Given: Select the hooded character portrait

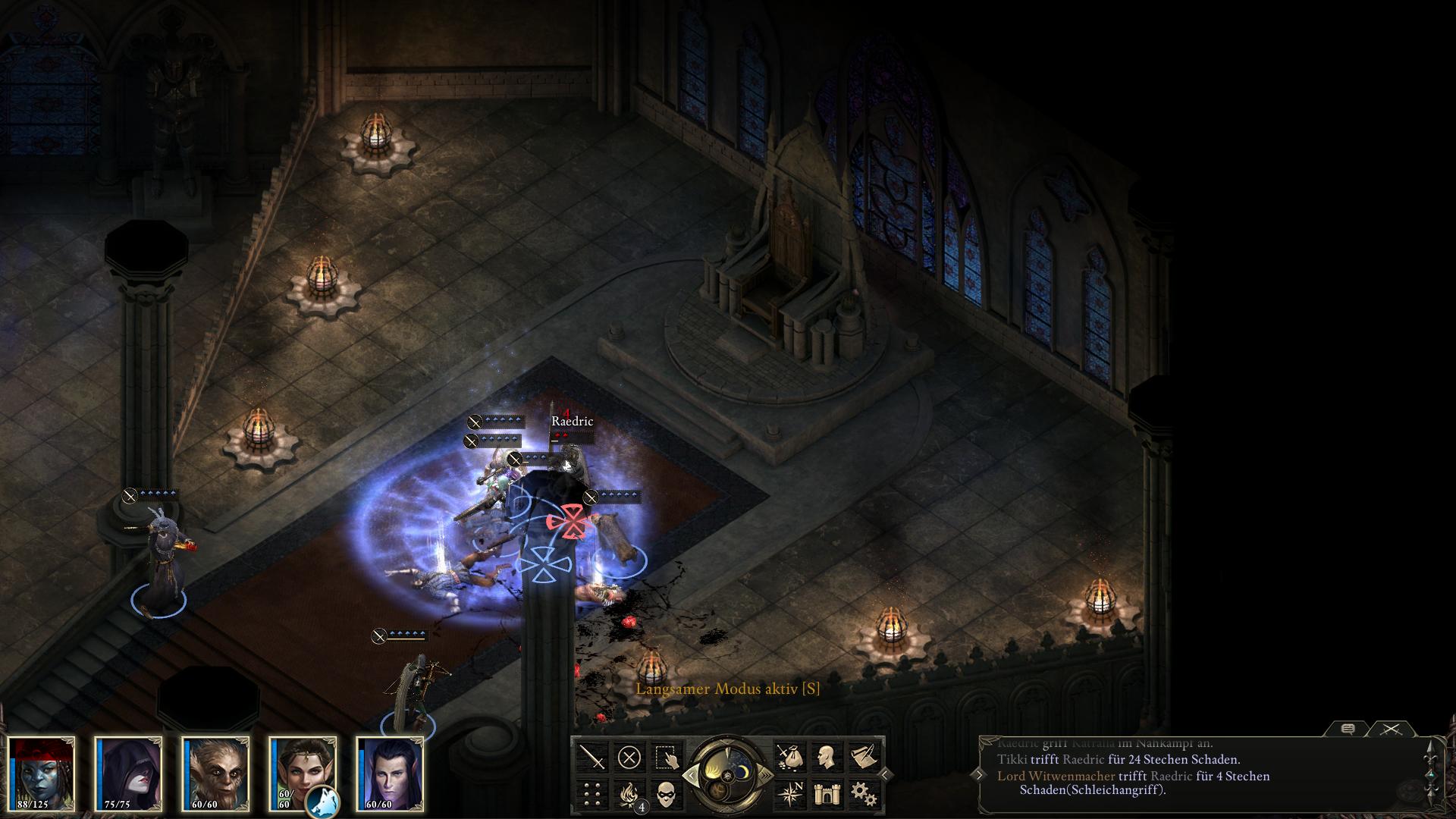Looking at the screenshot, I should [x=130, y=773].
